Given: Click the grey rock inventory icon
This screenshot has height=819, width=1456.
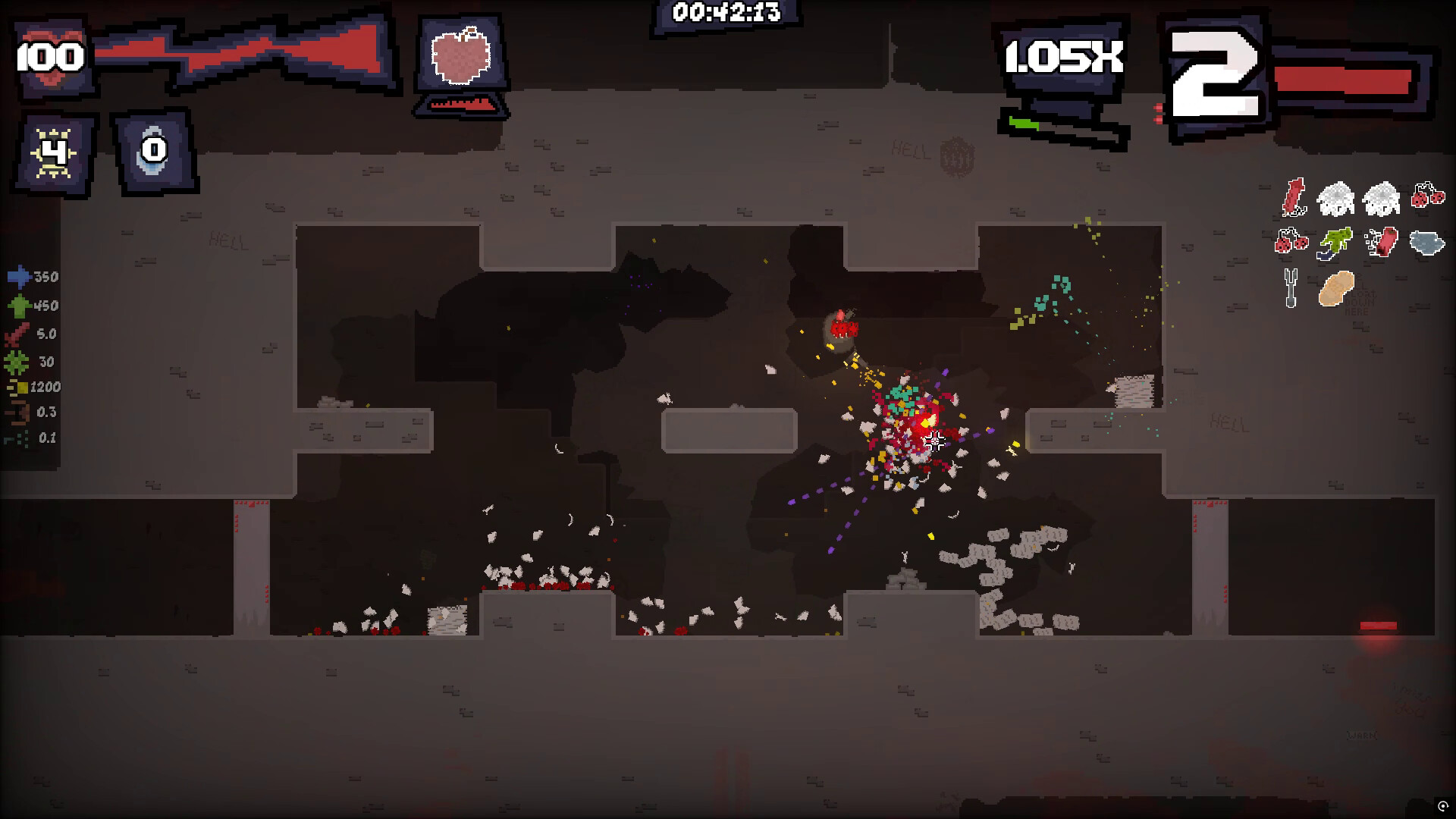Looking at the screenshot, I should 1425,243.
